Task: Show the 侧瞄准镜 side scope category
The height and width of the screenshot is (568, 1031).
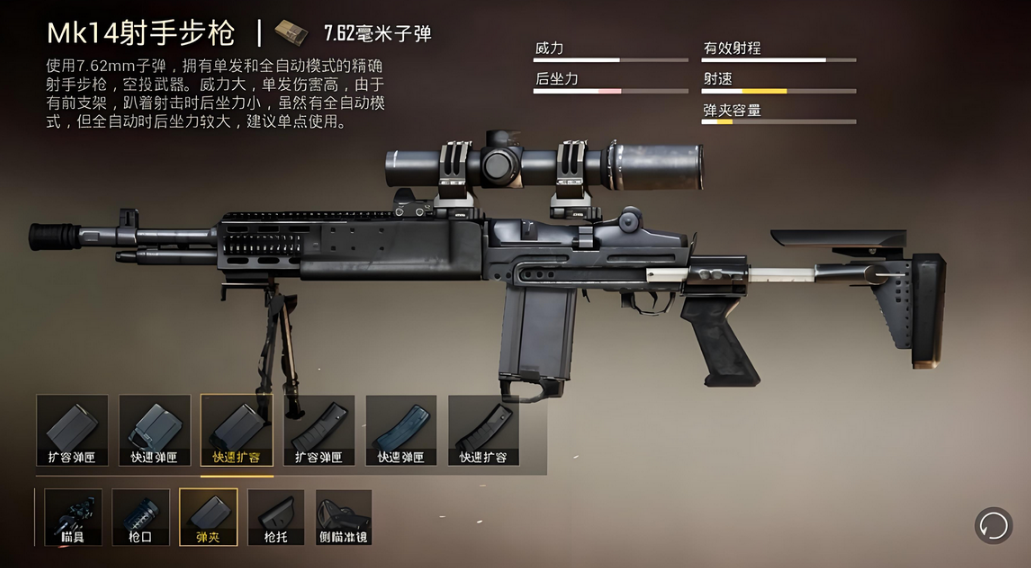Action: [344, 517]
